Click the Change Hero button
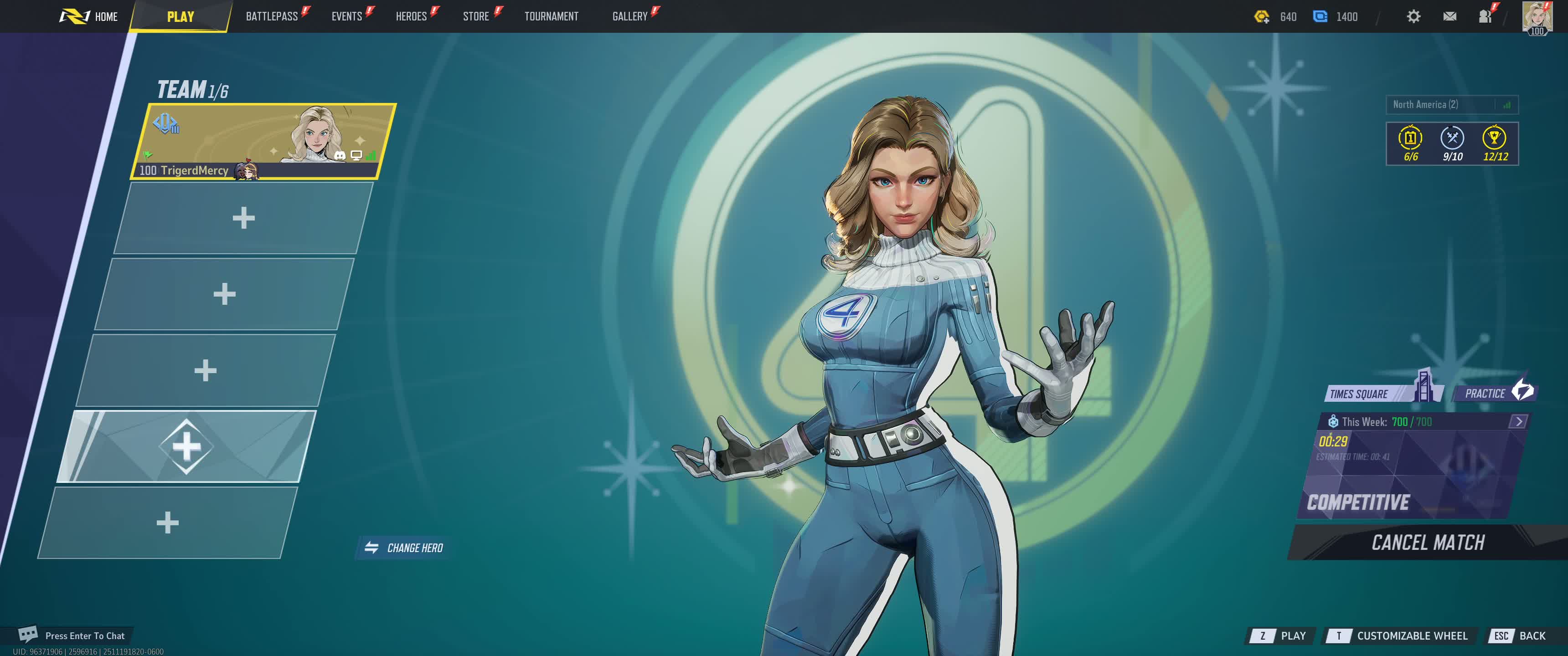The height and width of the screenshot is (656, 1568). point(404,548)
